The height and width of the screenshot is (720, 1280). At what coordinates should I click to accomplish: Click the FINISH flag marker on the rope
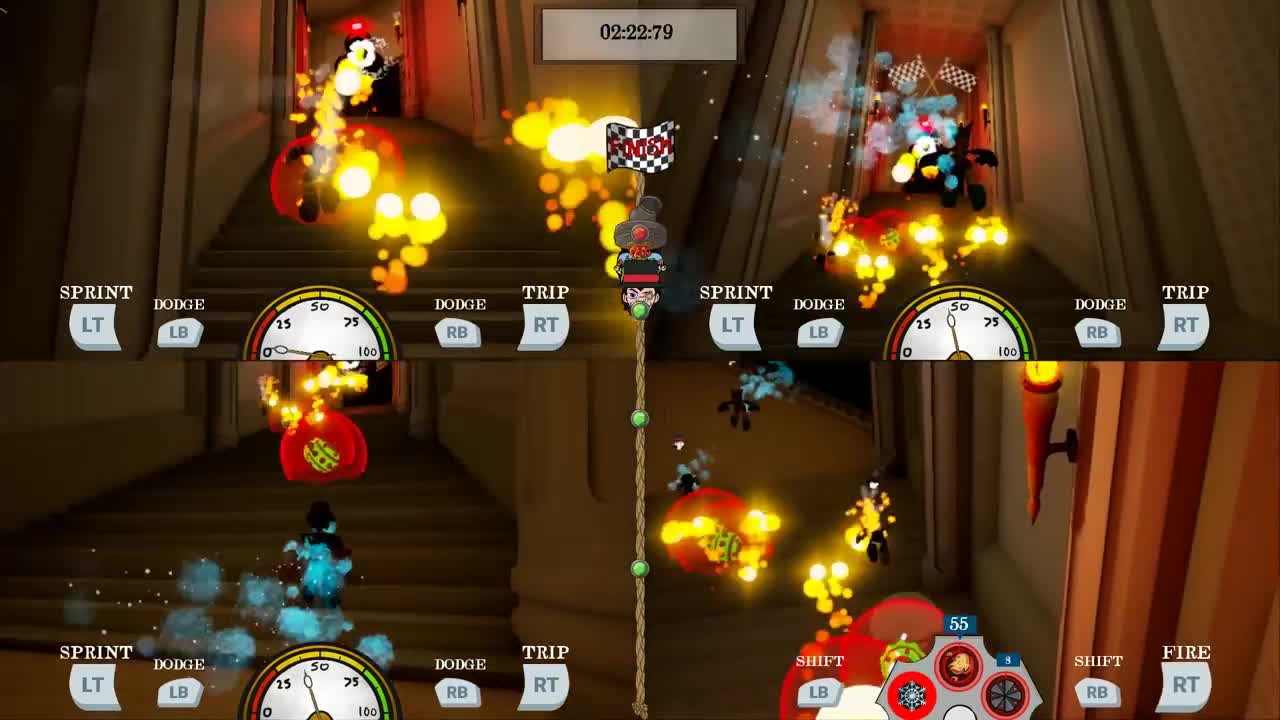(640, 147)
